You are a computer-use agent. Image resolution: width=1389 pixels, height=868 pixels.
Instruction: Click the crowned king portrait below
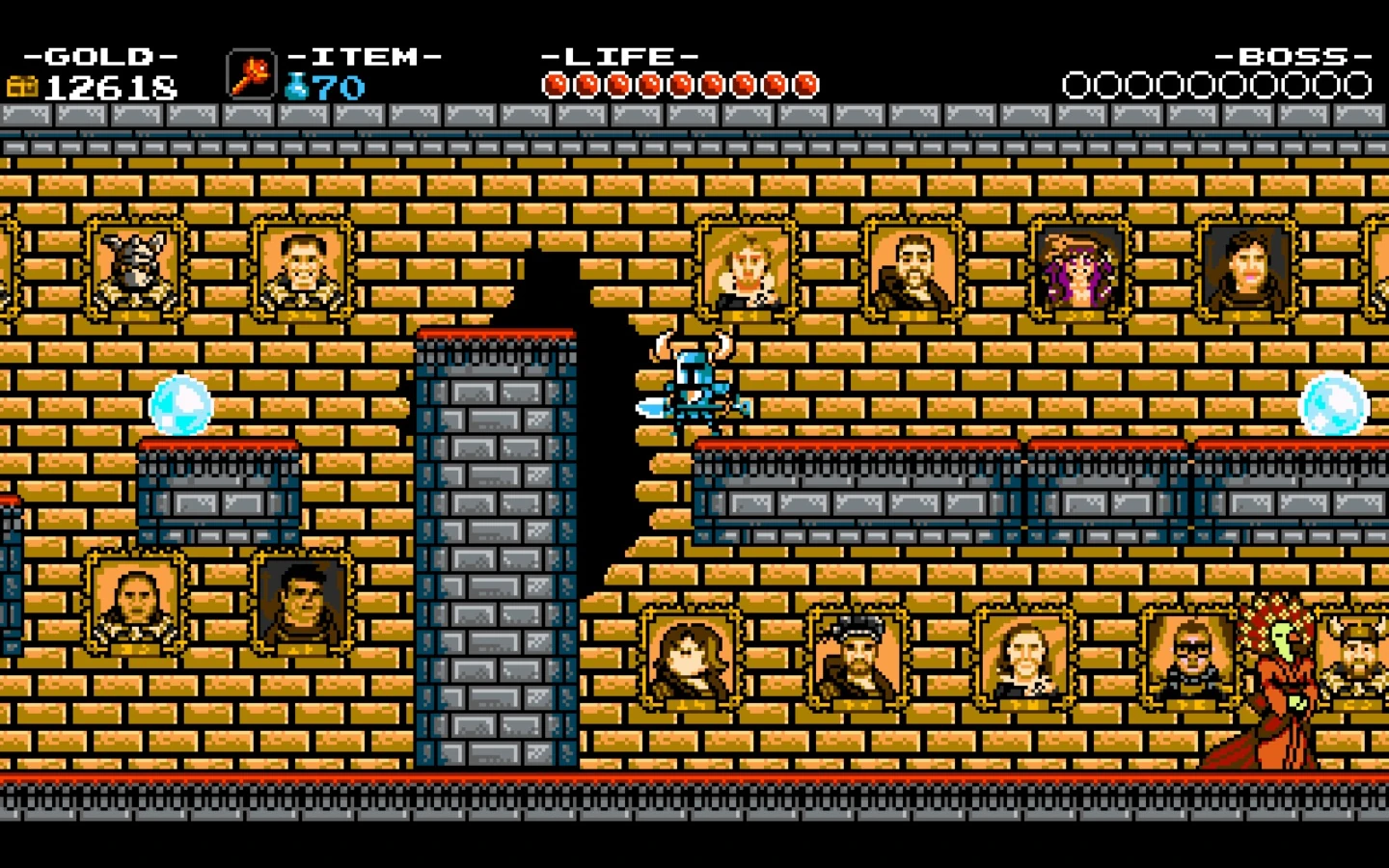(852, 656)
